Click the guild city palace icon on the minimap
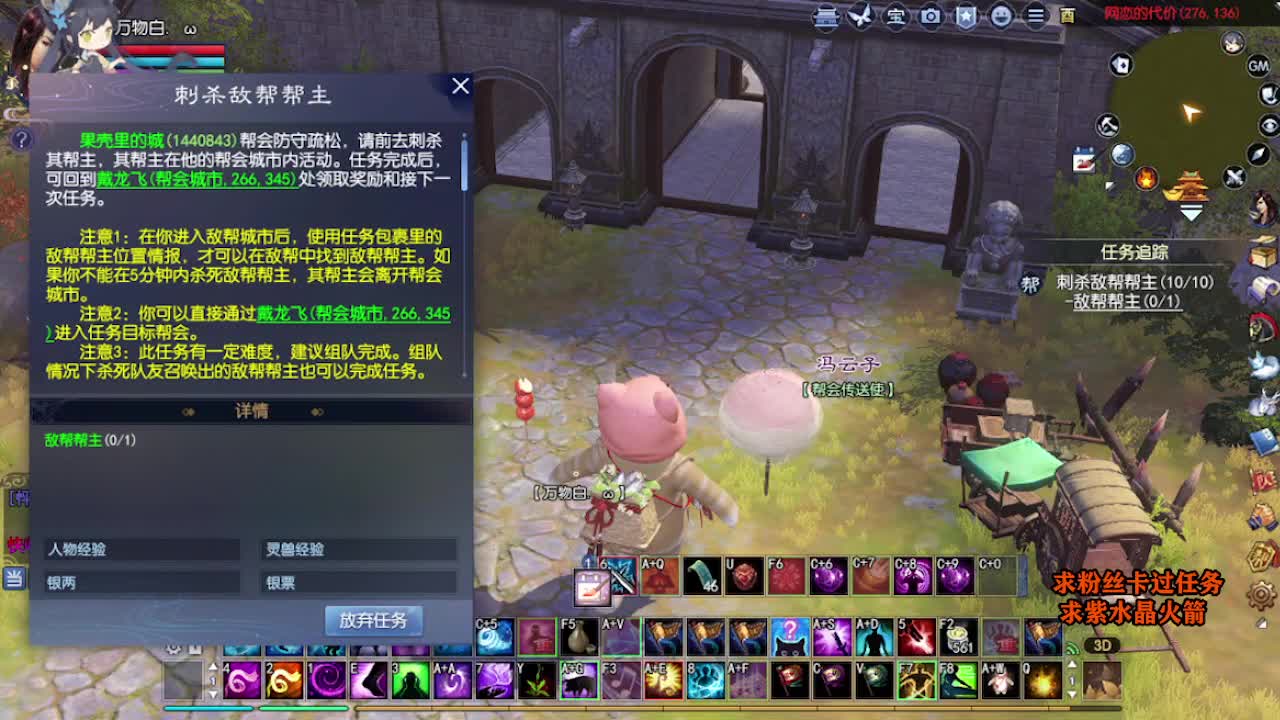The height and width of the screenshot is (720, 1280). 1191,185
